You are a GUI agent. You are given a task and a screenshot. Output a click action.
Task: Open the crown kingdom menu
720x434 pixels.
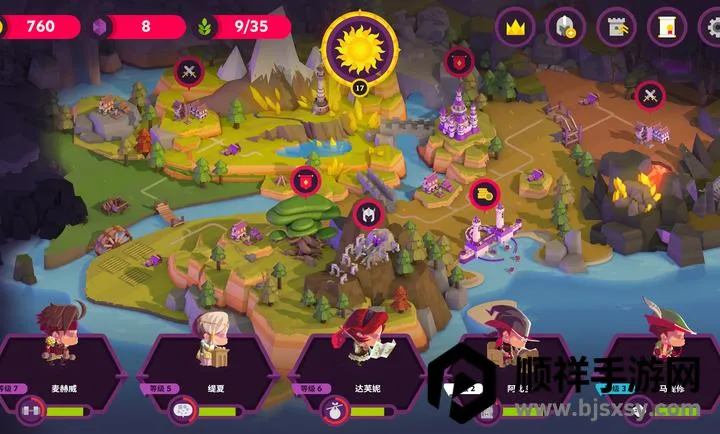point(515,27)
